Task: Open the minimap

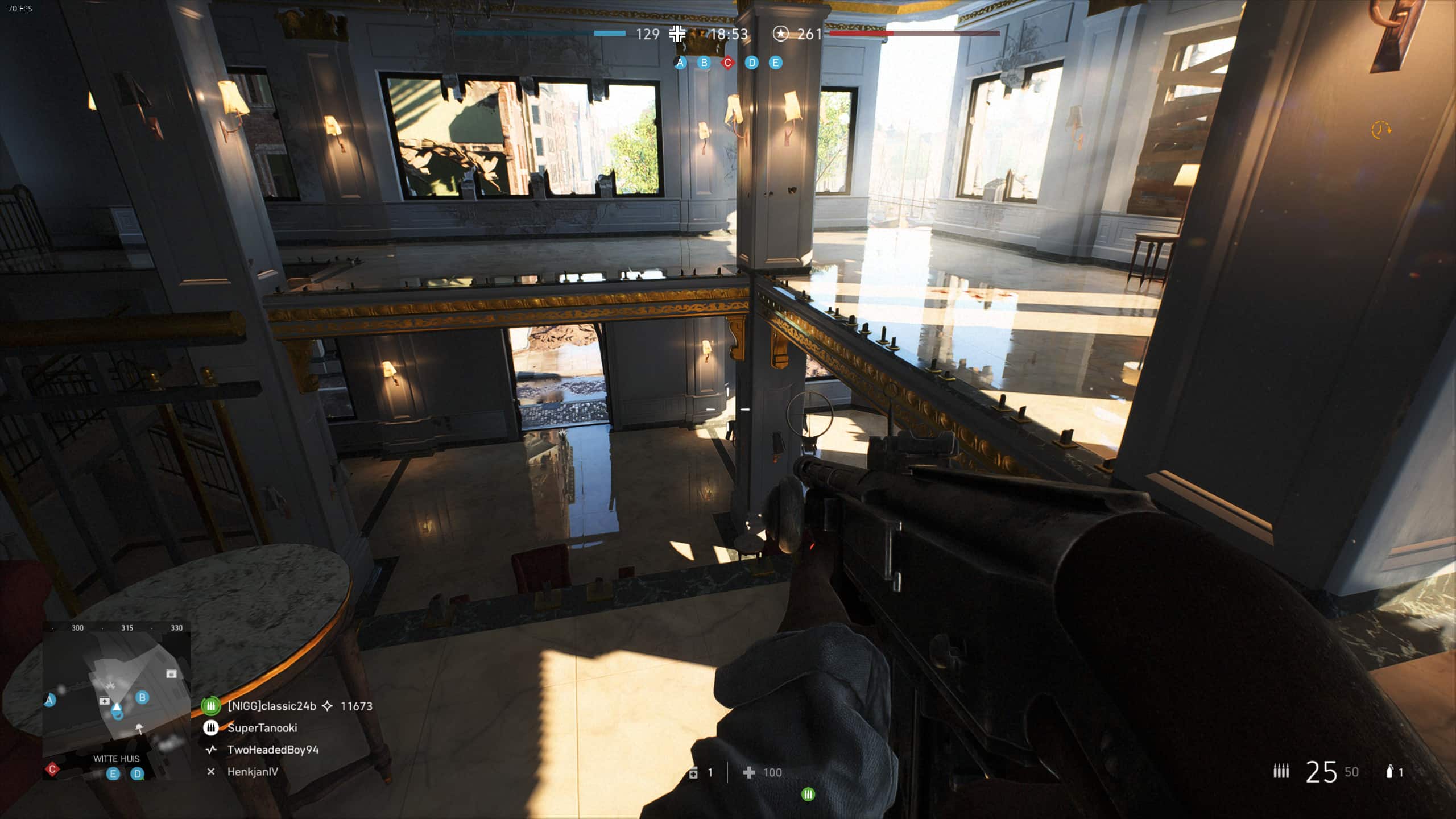Action: (117, 702)
